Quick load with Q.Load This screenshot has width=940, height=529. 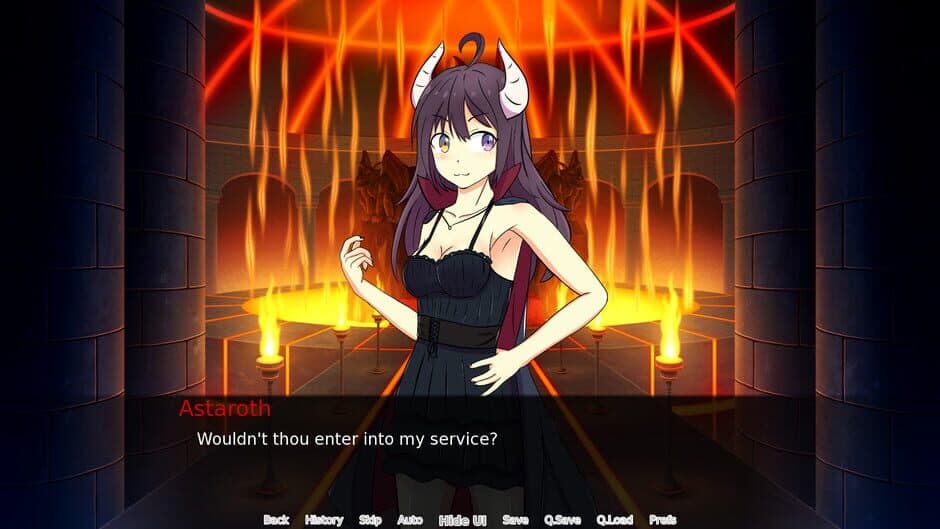pos(615,520)
